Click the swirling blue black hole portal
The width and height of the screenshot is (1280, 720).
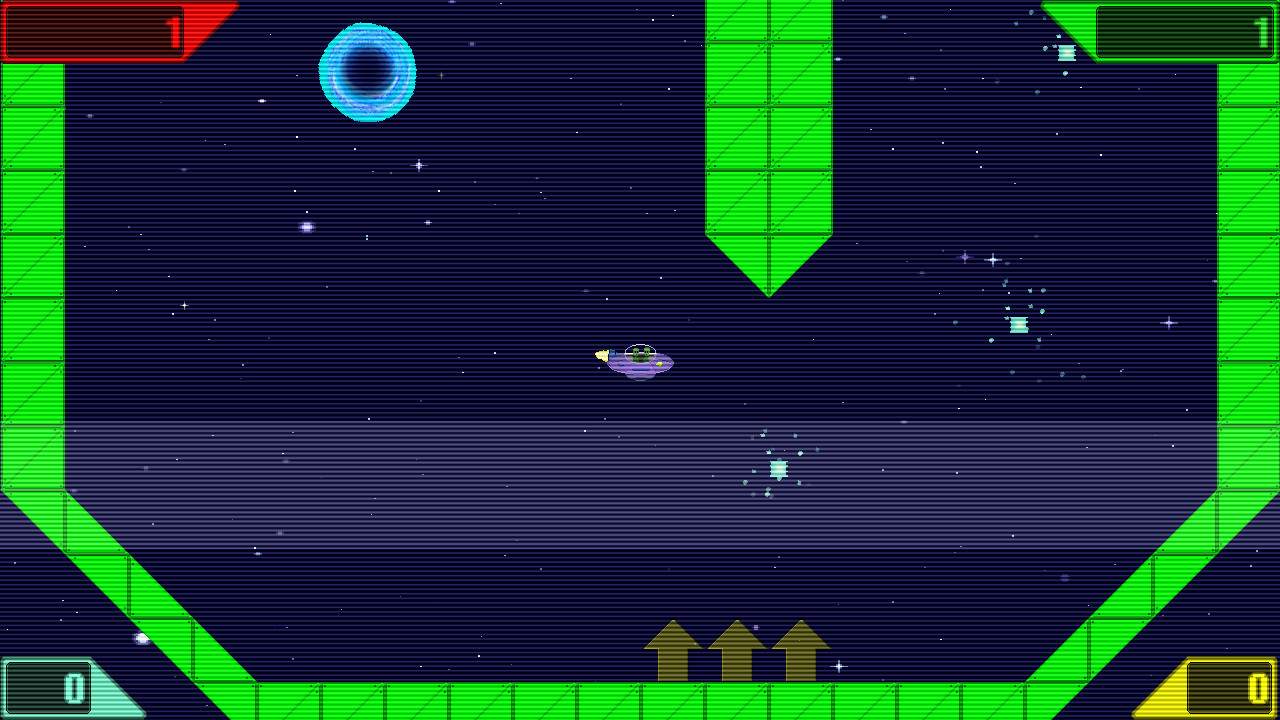(368, 70)
